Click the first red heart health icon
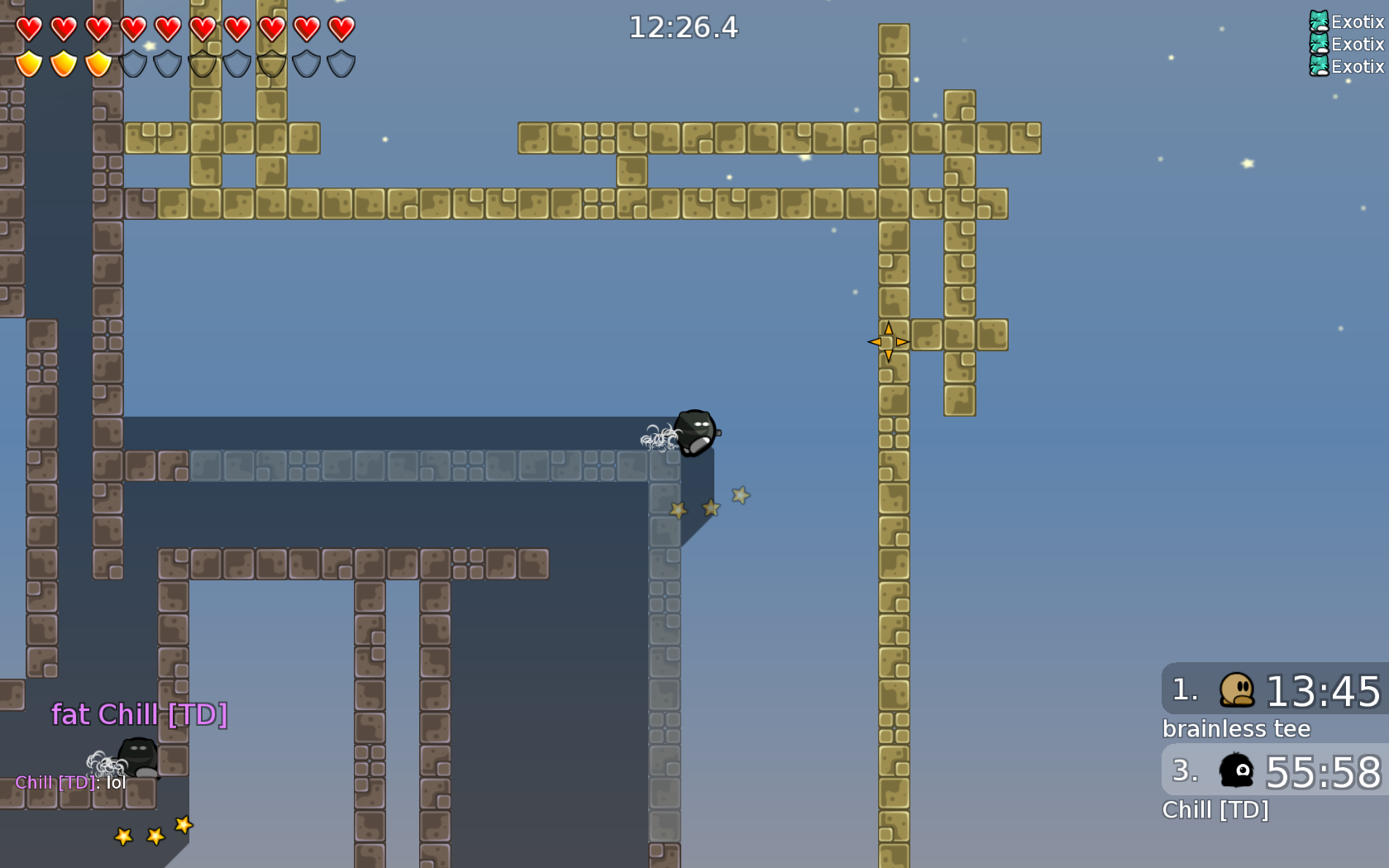 (x=29, y=28)
